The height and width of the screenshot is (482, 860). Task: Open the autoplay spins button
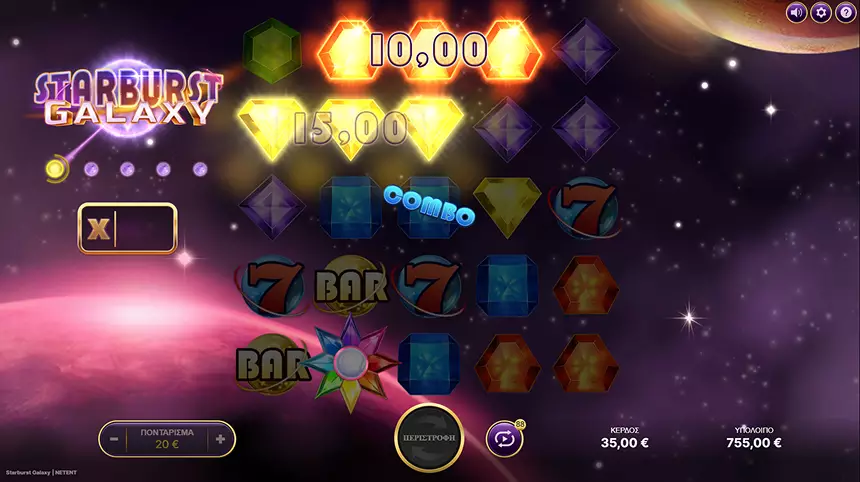(504, 438)
